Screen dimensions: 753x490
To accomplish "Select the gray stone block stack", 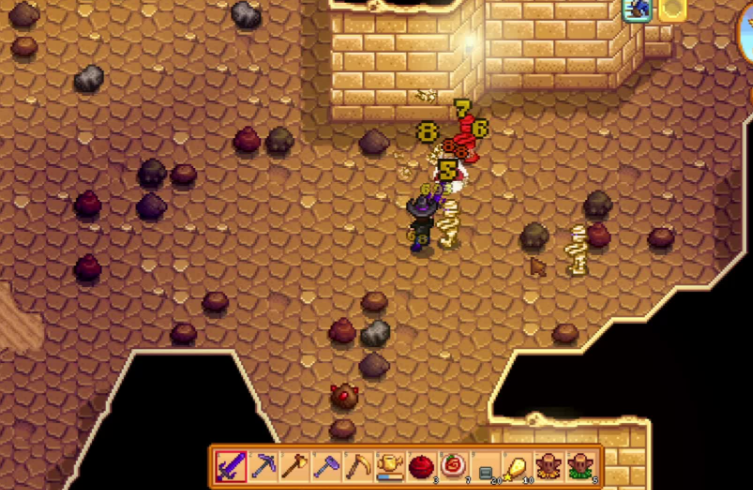I will [x=484, y=466].
